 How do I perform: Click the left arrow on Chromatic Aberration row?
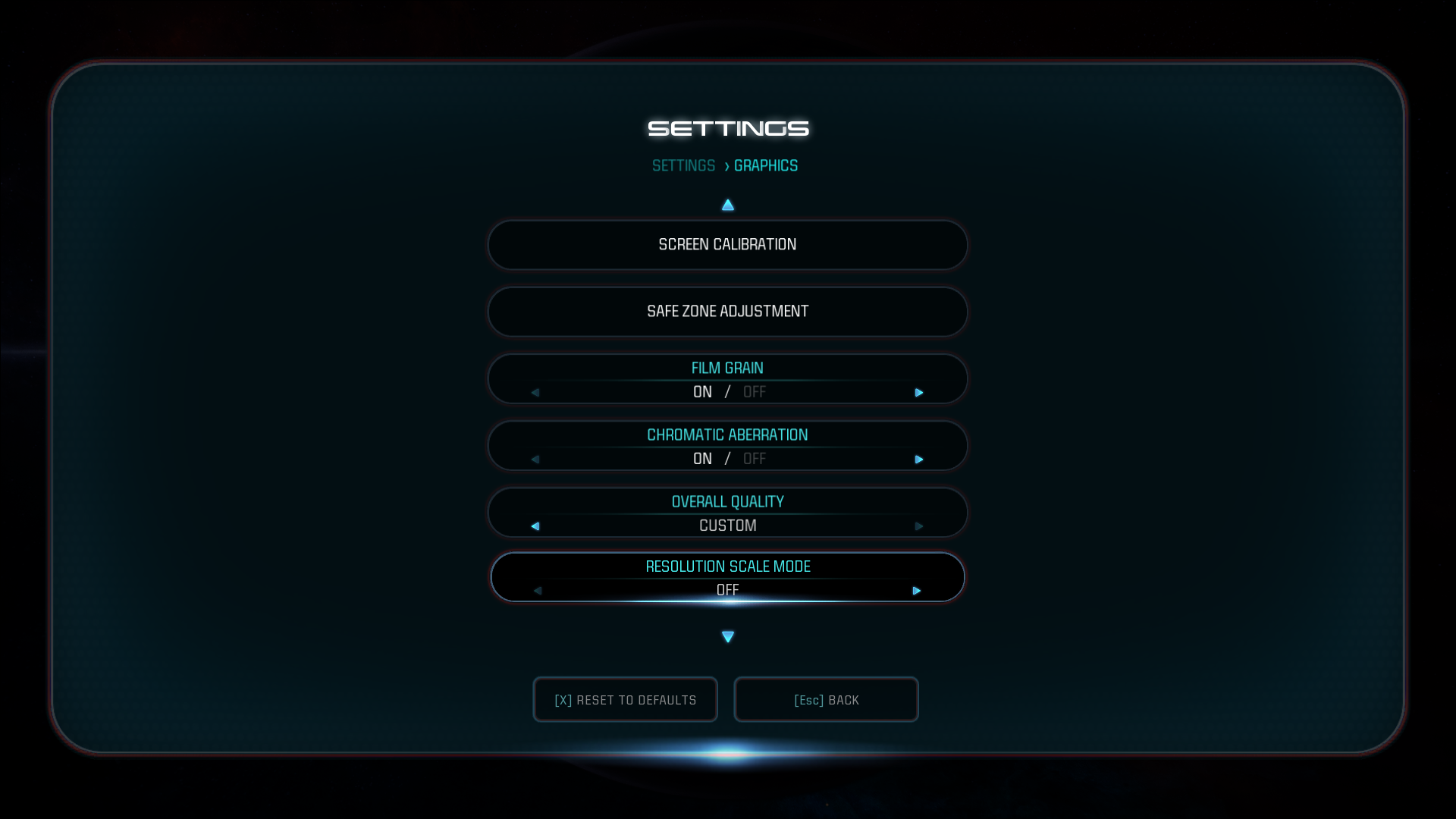tap(535, 460)
